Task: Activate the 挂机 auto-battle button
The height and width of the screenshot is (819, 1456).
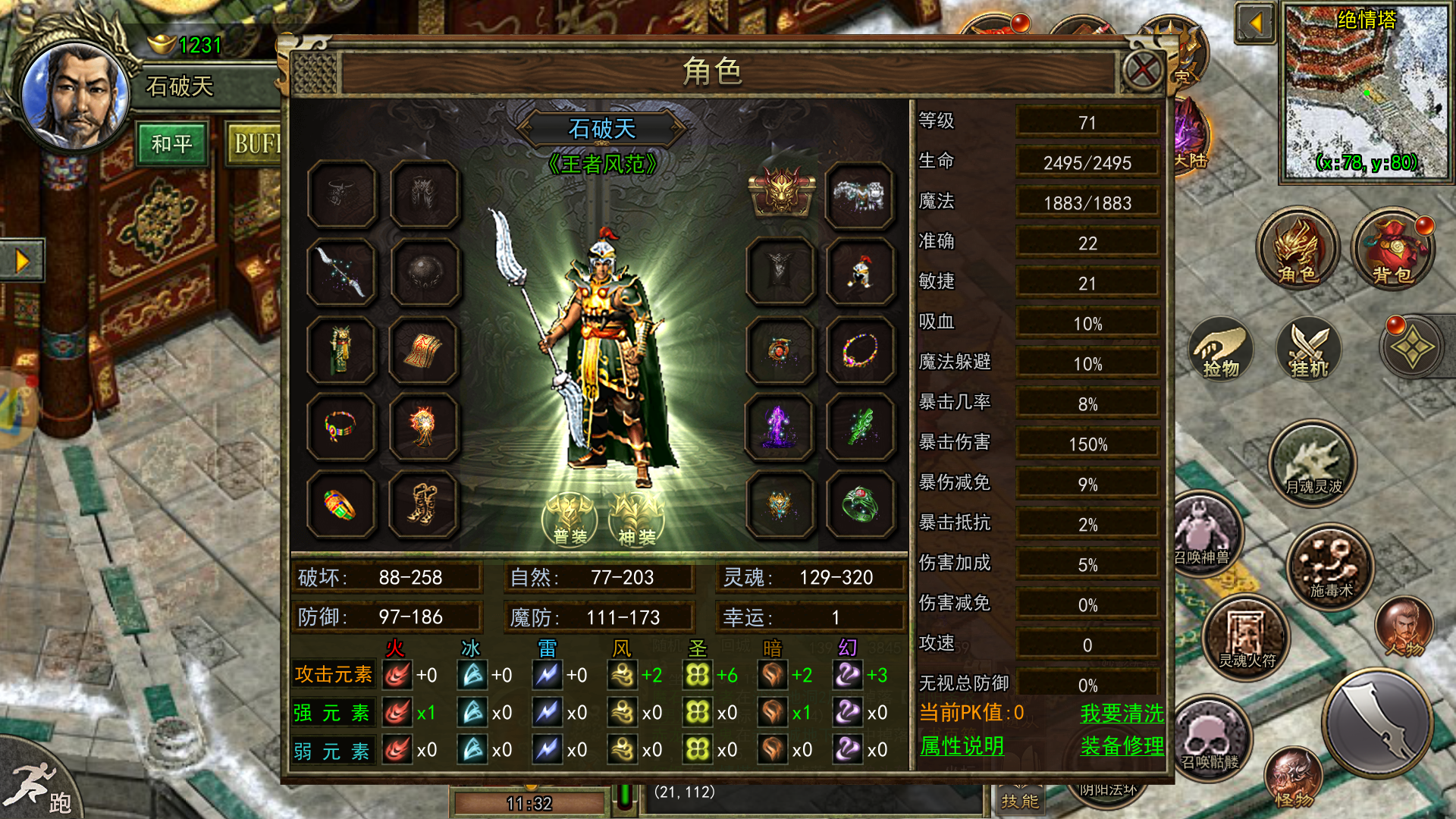Action: click(1309, 349)
